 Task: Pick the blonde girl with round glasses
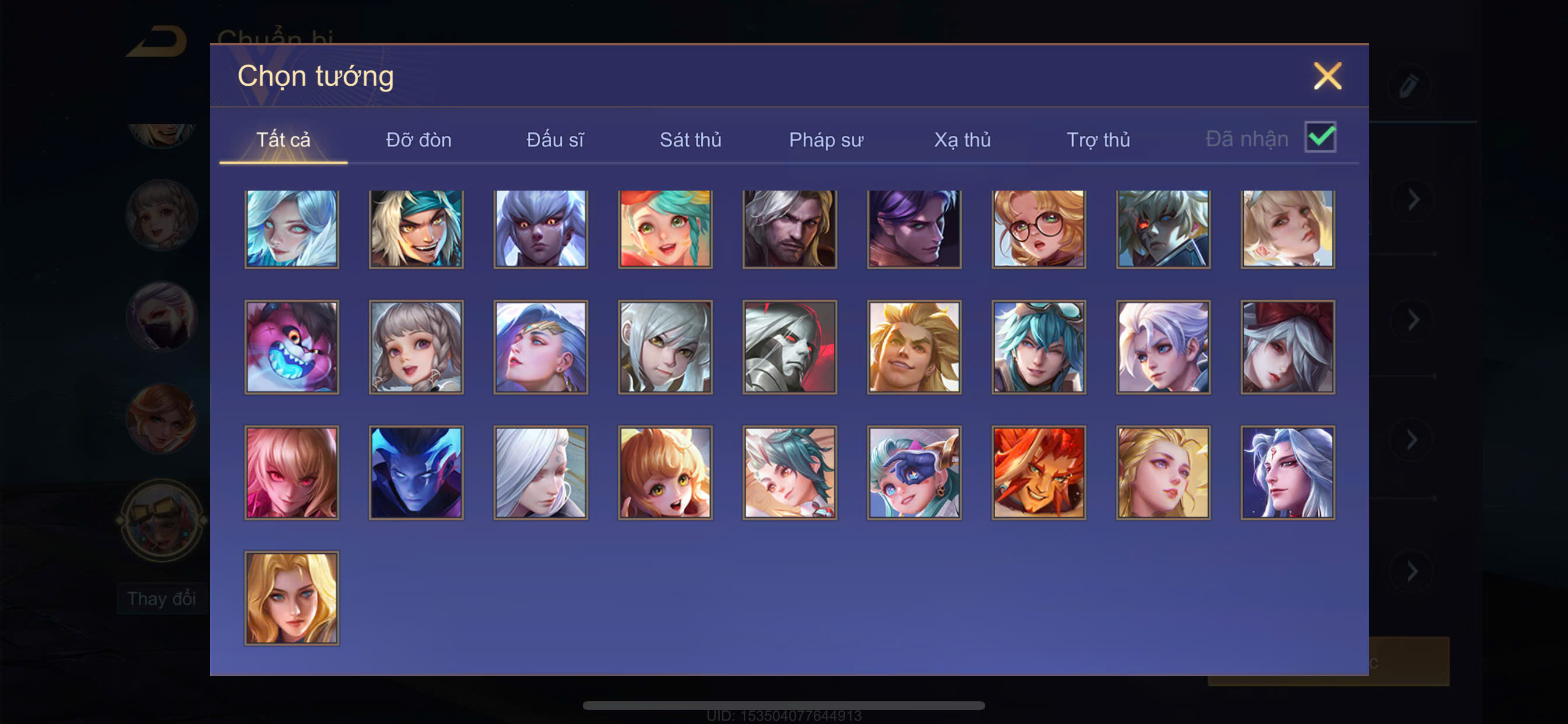point(1038,229)
